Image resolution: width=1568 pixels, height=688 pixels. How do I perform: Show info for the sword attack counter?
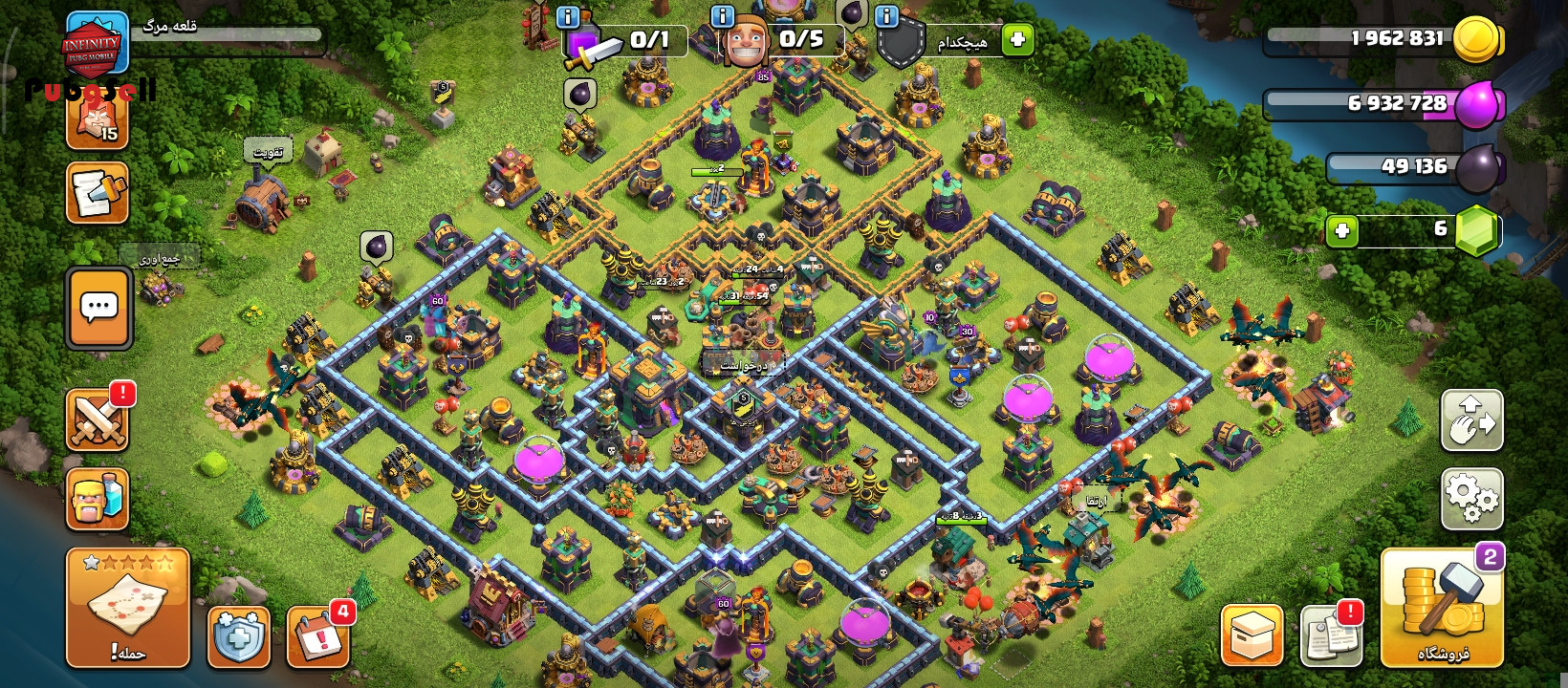click(567, 16)
